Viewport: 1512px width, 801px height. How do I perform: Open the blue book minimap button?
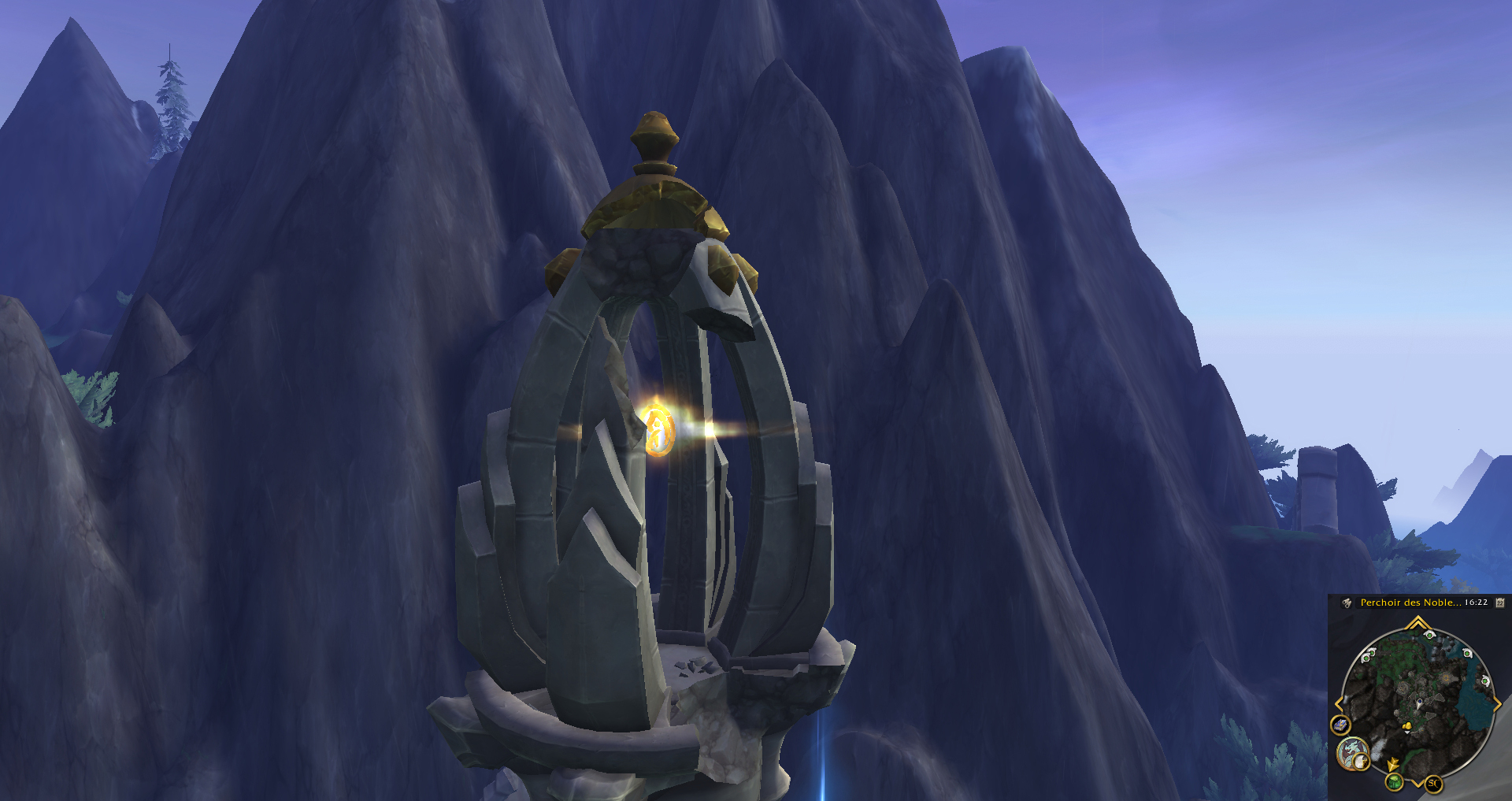pos(1340,725)
